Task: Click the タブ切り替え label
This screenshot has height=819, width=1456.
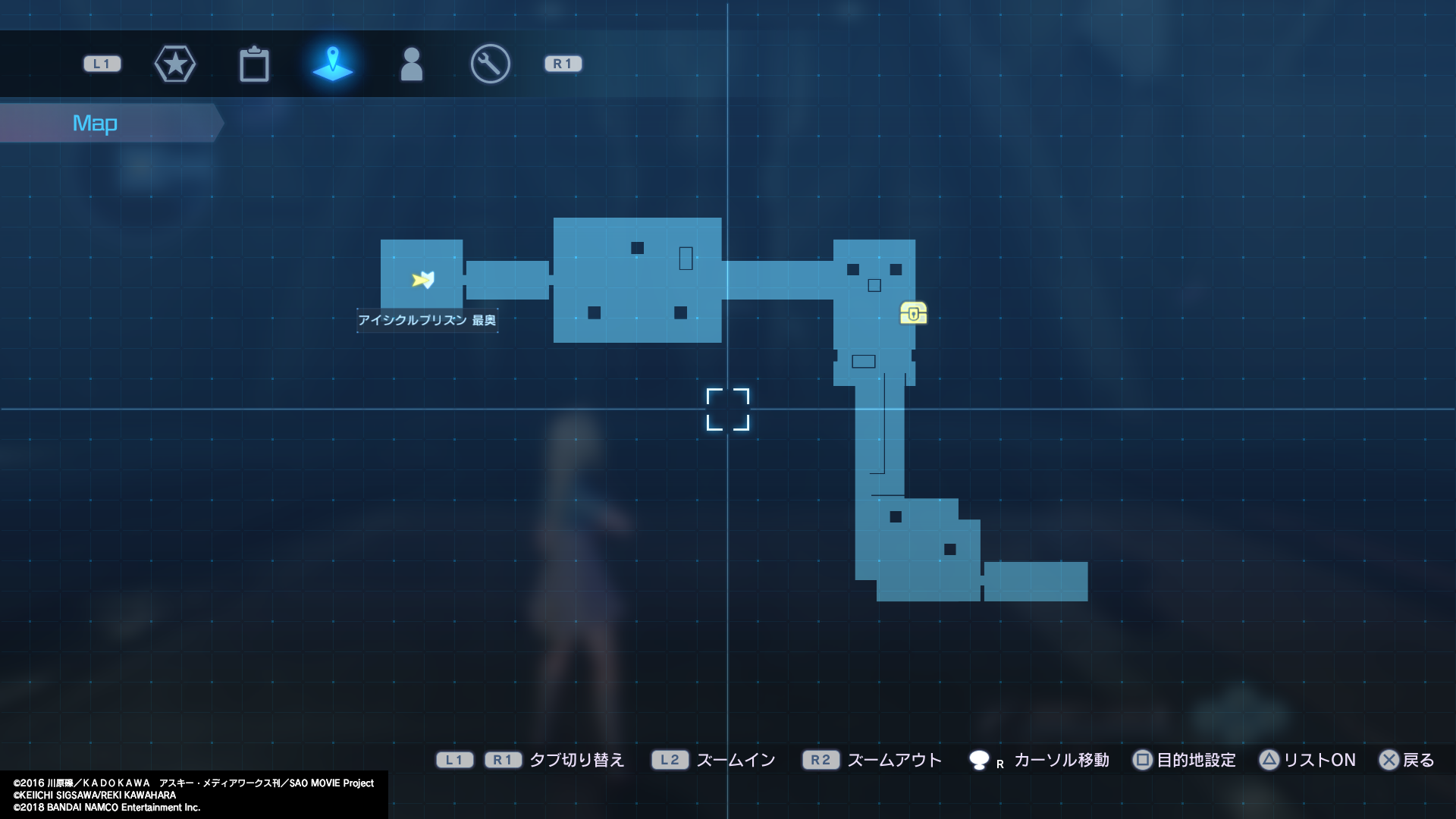Action: point(576,760)
